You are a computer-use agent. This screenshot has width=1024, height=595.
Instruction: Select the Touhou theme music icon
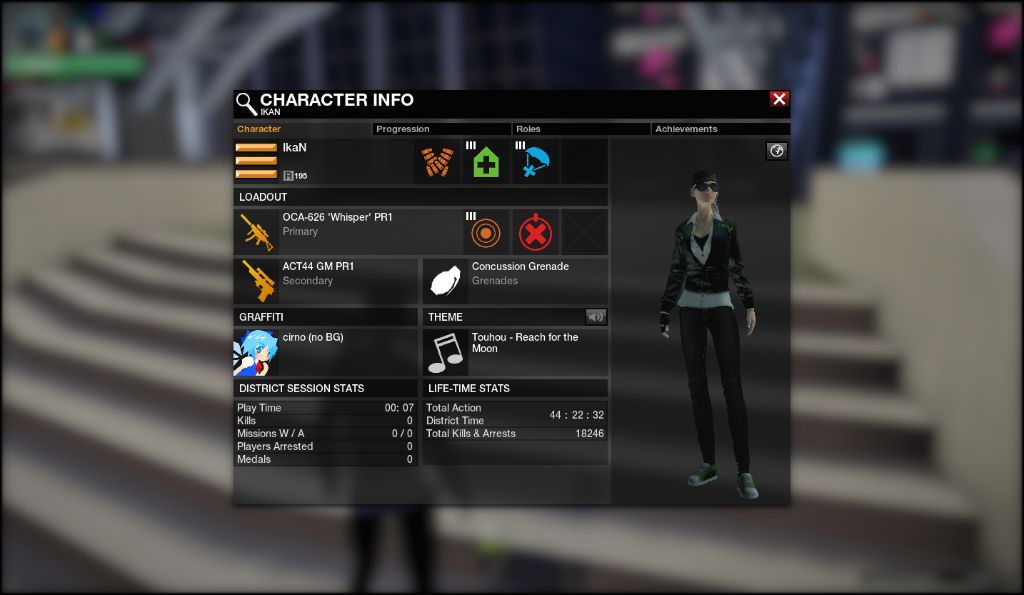click(445, 352)
